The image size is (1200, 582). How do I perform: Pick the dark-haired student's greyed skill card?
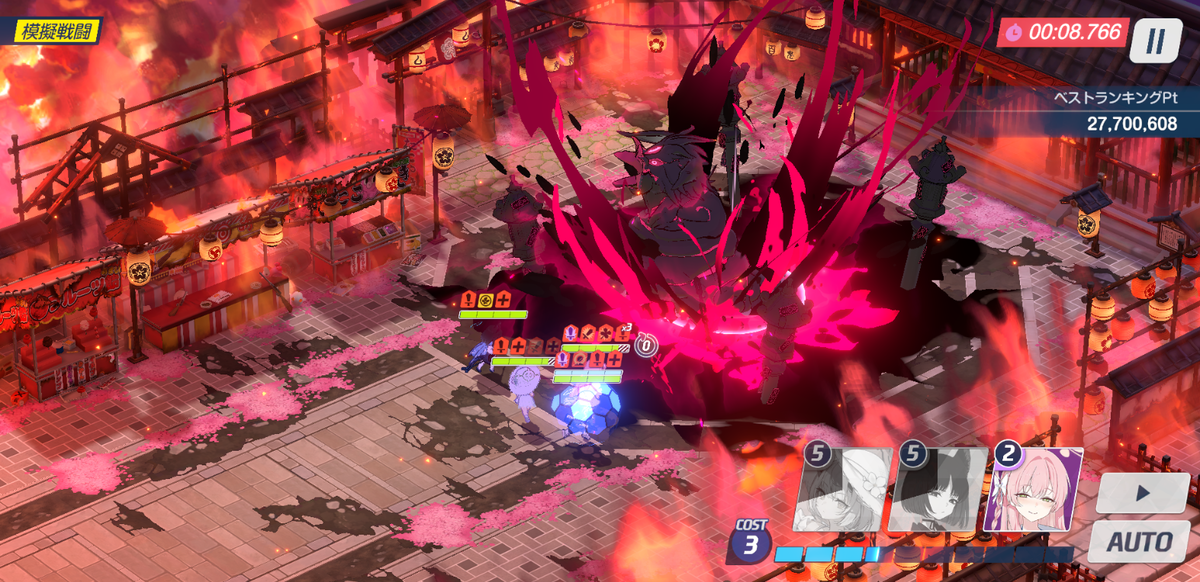937,489
